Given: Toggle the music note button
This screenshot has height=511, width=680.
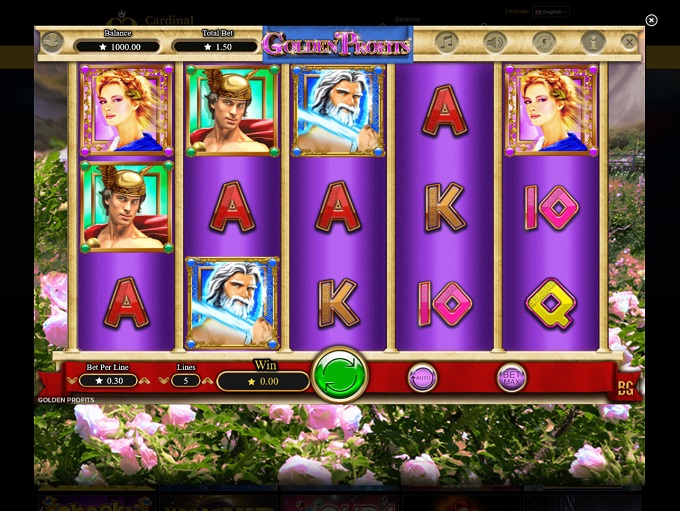Looking at the screenshot, I should coord(447,43).
